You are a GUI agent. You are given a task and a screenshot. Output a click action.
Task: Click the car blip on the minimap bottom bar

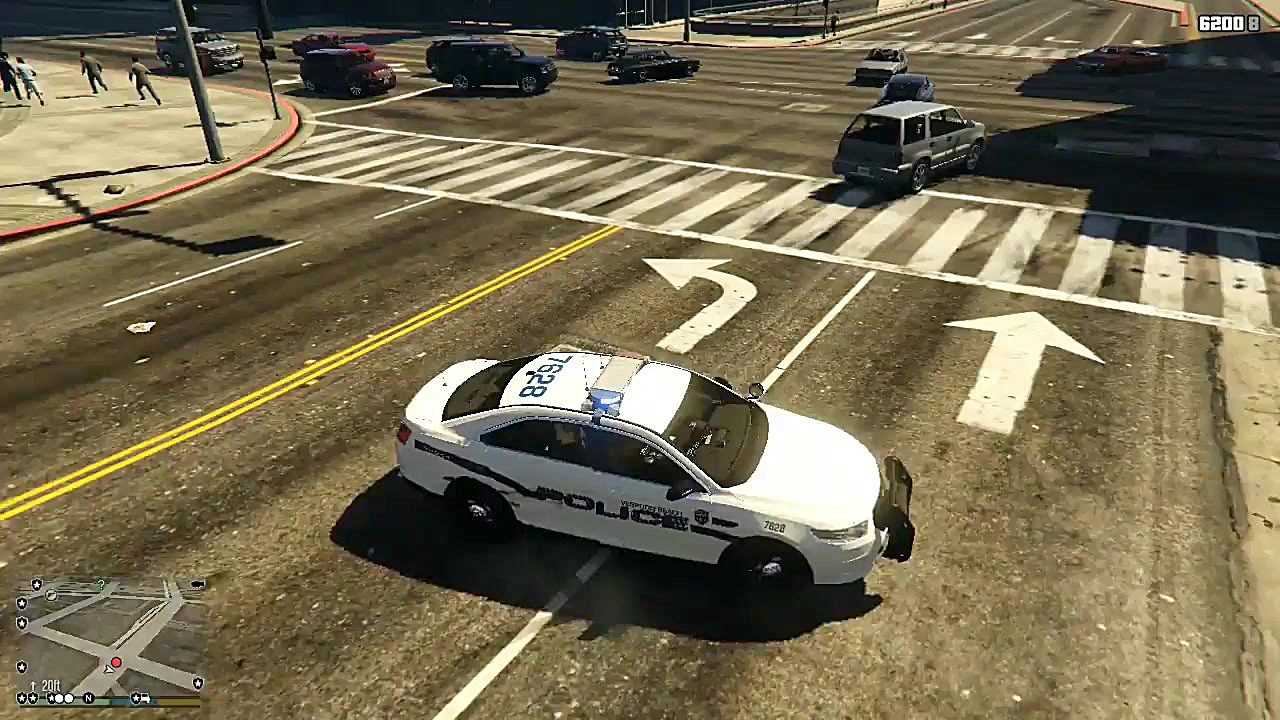click(146, 698)
